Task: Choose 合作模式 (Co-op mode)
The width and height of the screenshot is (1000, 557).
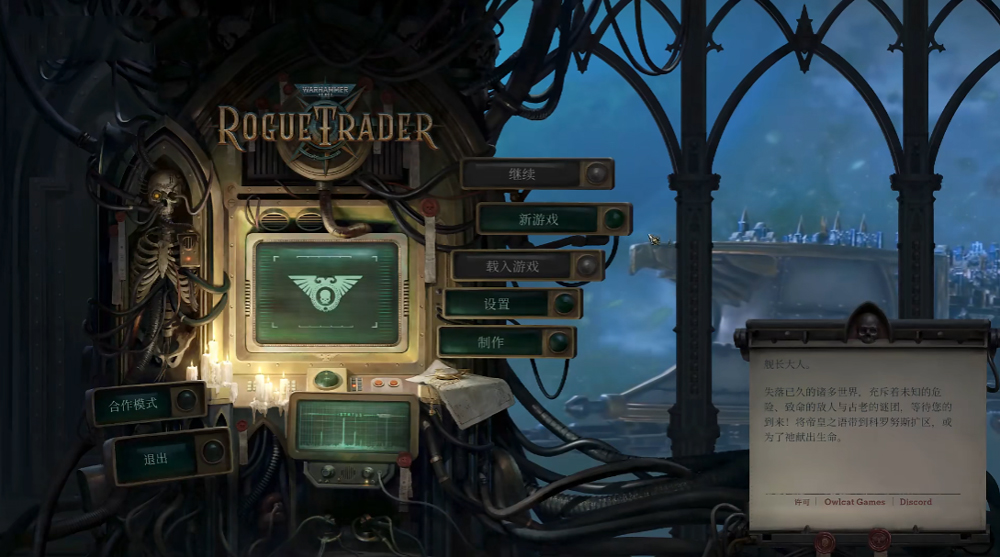Action: point(133,403)
